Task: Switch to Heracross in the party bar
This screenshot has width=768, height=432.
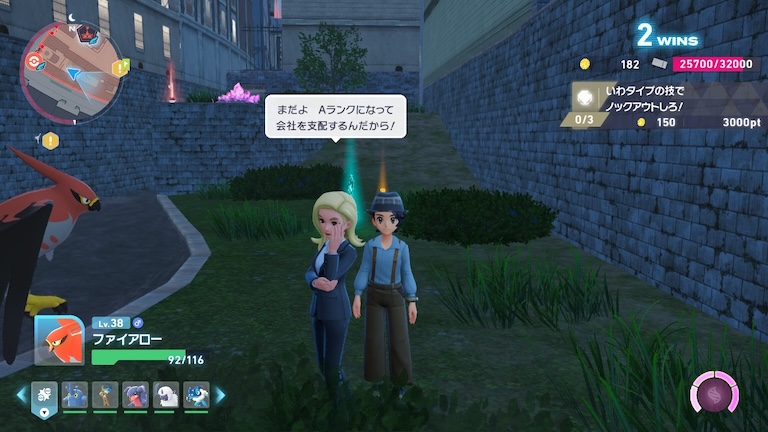Action: coord(75,395)
